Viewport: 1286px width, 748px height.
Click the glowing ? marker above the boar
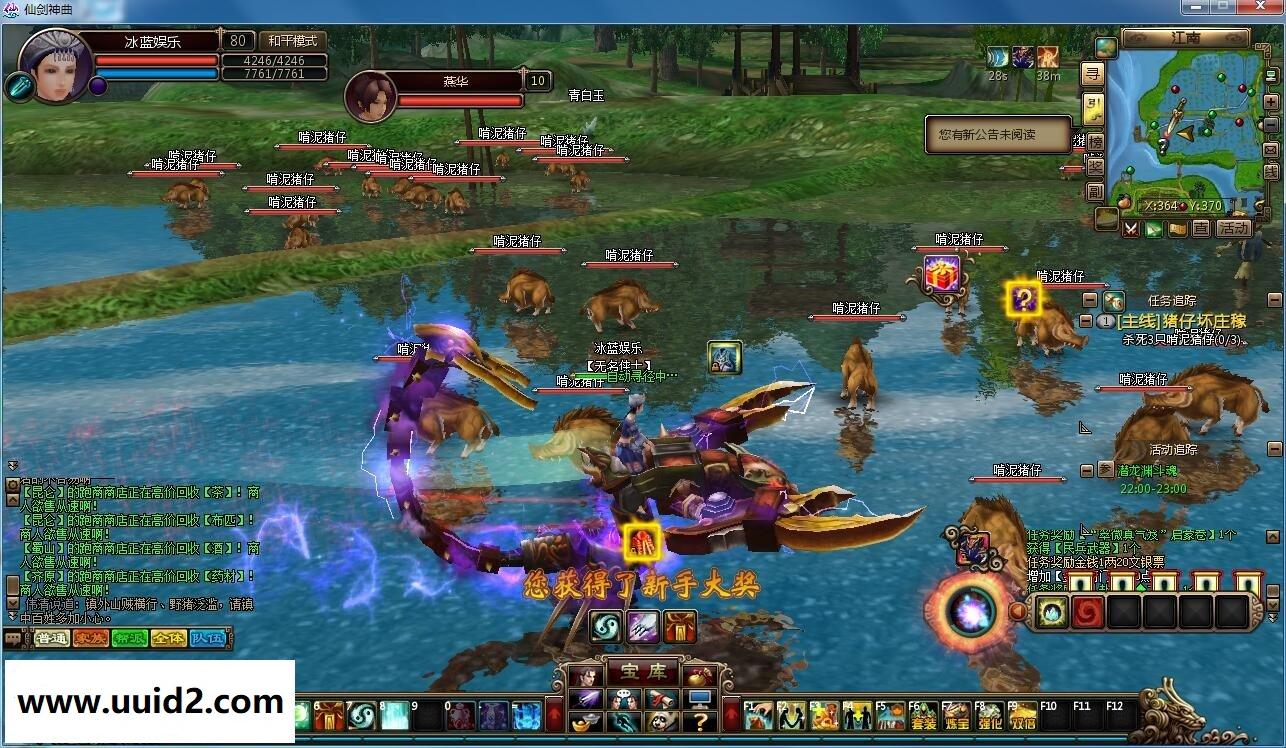[x=1023, y=300]
